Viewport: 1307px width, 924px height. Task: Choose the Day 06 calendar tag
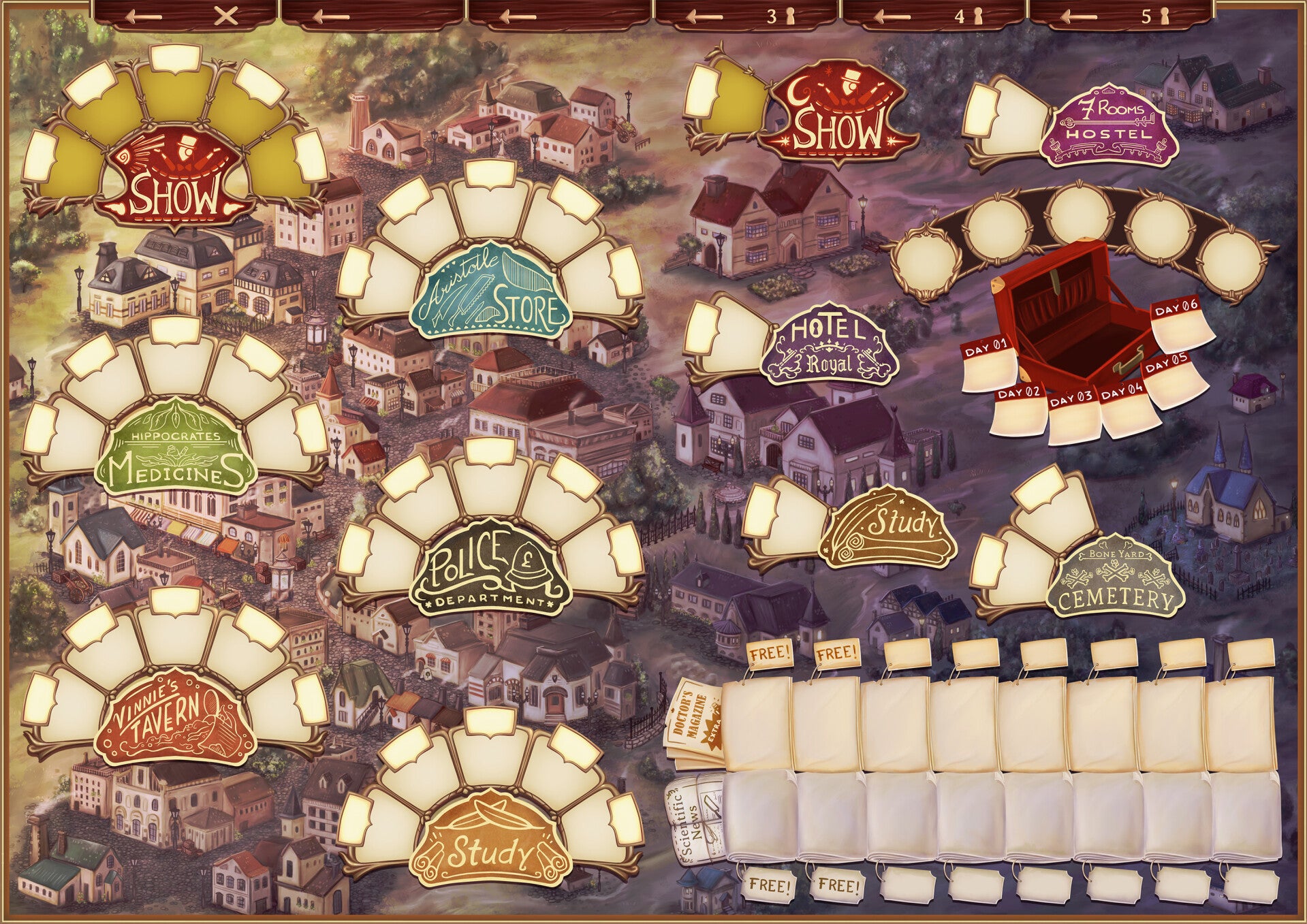click(x=1184, y=325)
